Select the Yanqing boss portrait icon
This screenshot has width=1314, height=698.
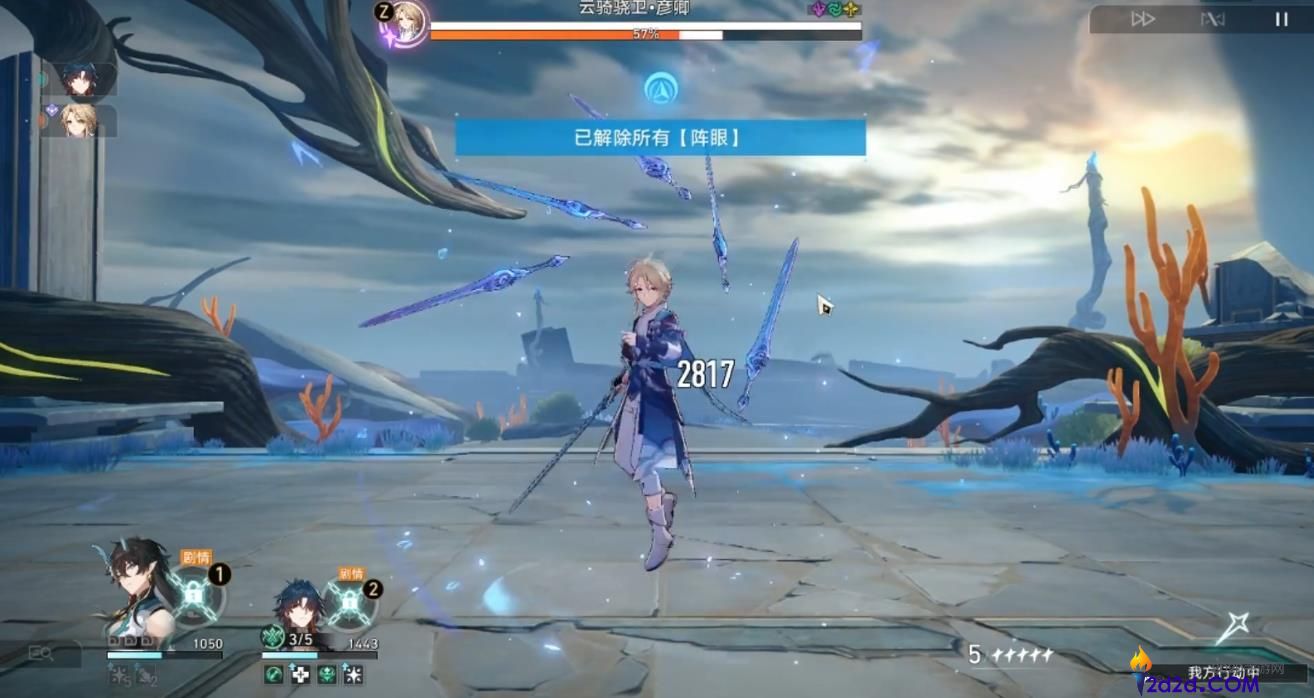(407, 21)
